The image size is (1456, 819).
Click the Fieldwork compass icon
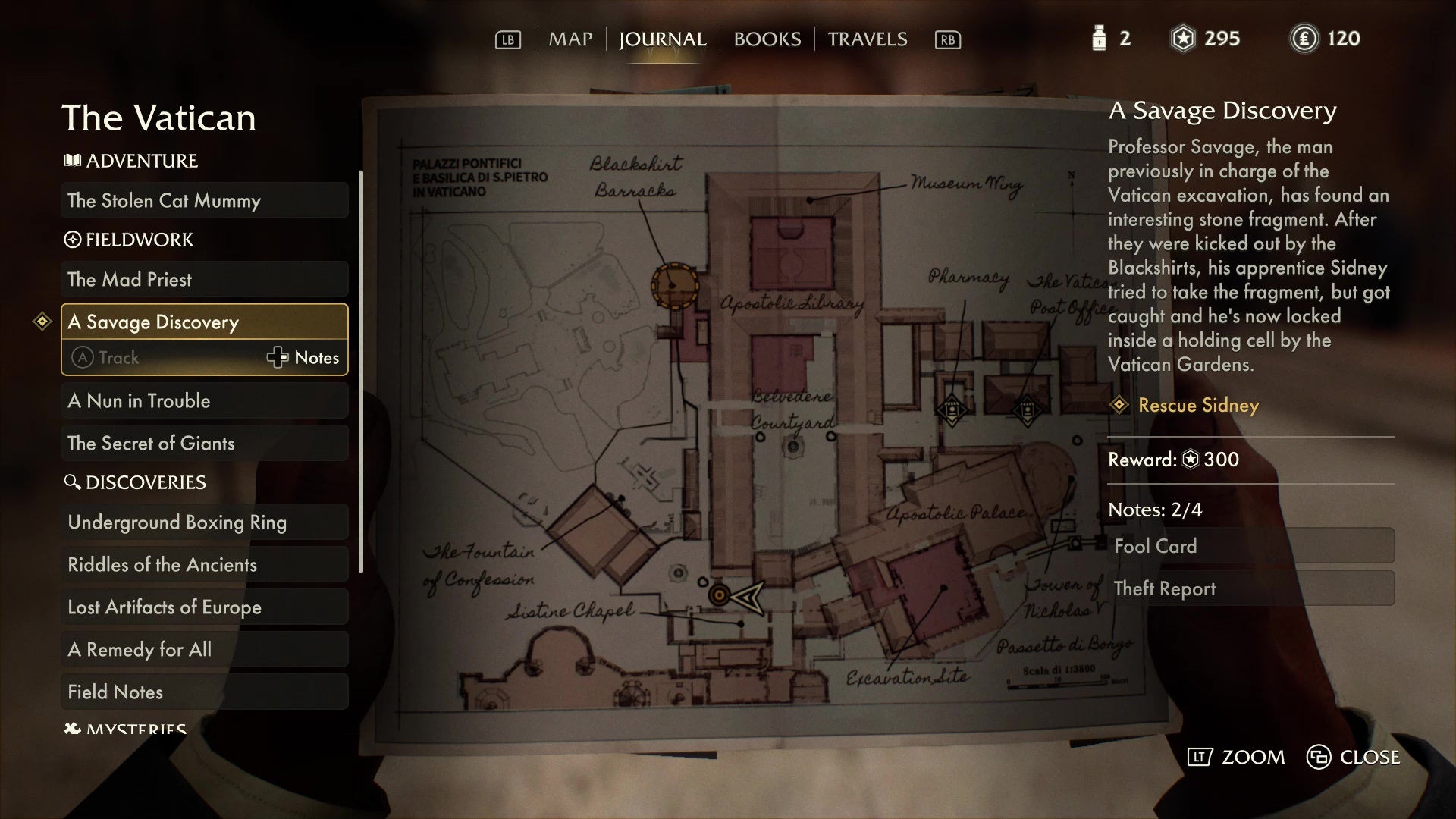pos(72,240)
